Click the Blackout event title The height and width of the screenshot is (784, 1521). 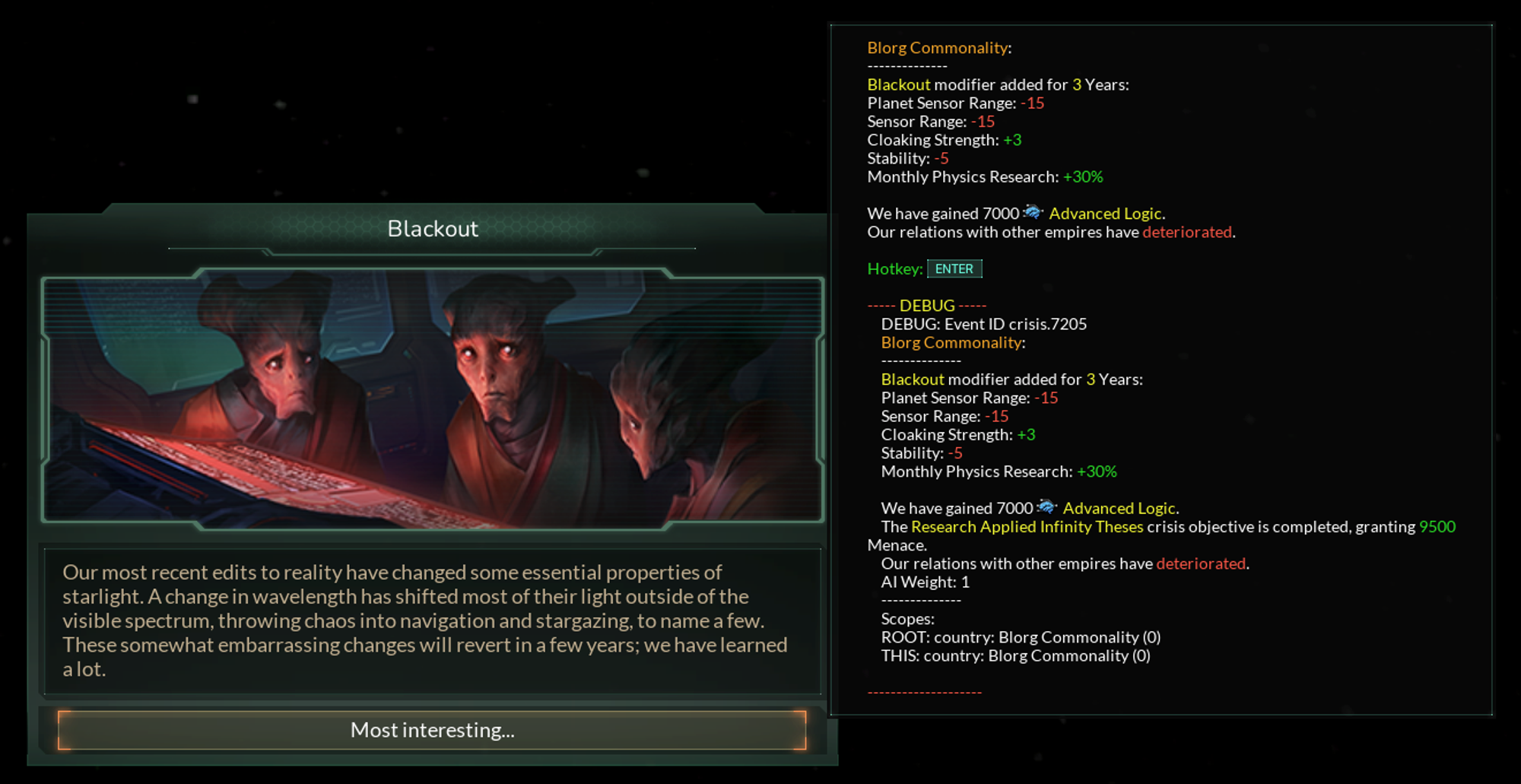pyautogui.click(x=432, y=227)
